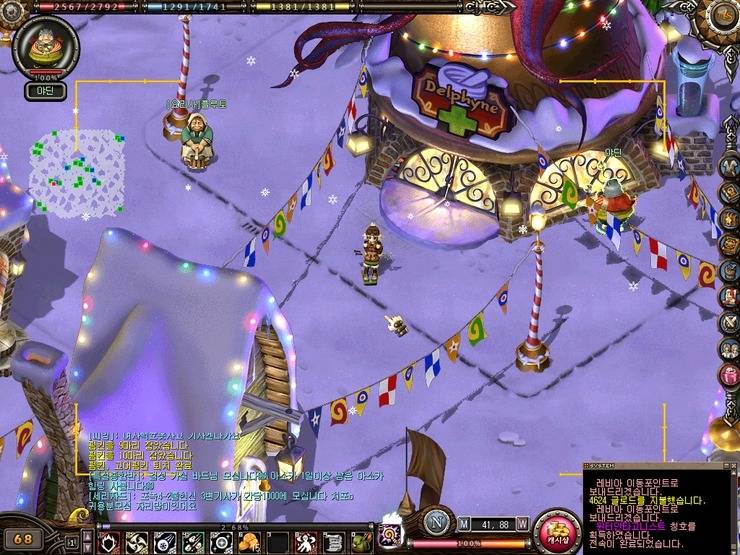Image resolution: width=740 pixels, height=555 pixels.
Task: Use the scroll item in hotbar
Action: point(334,542)
